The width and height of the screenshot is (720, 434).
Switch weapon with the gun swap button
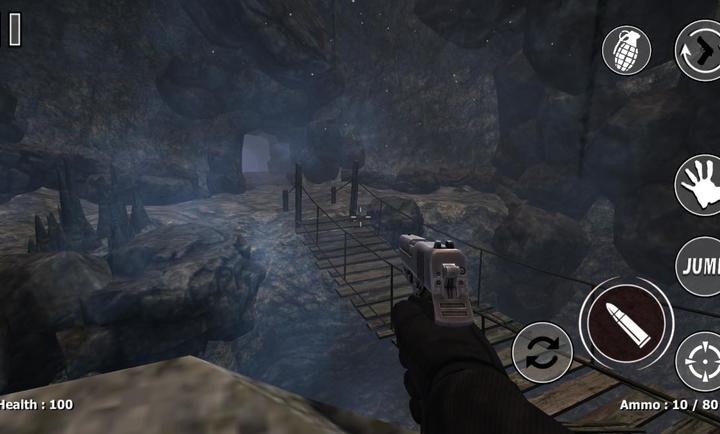(x=699, y=50)
